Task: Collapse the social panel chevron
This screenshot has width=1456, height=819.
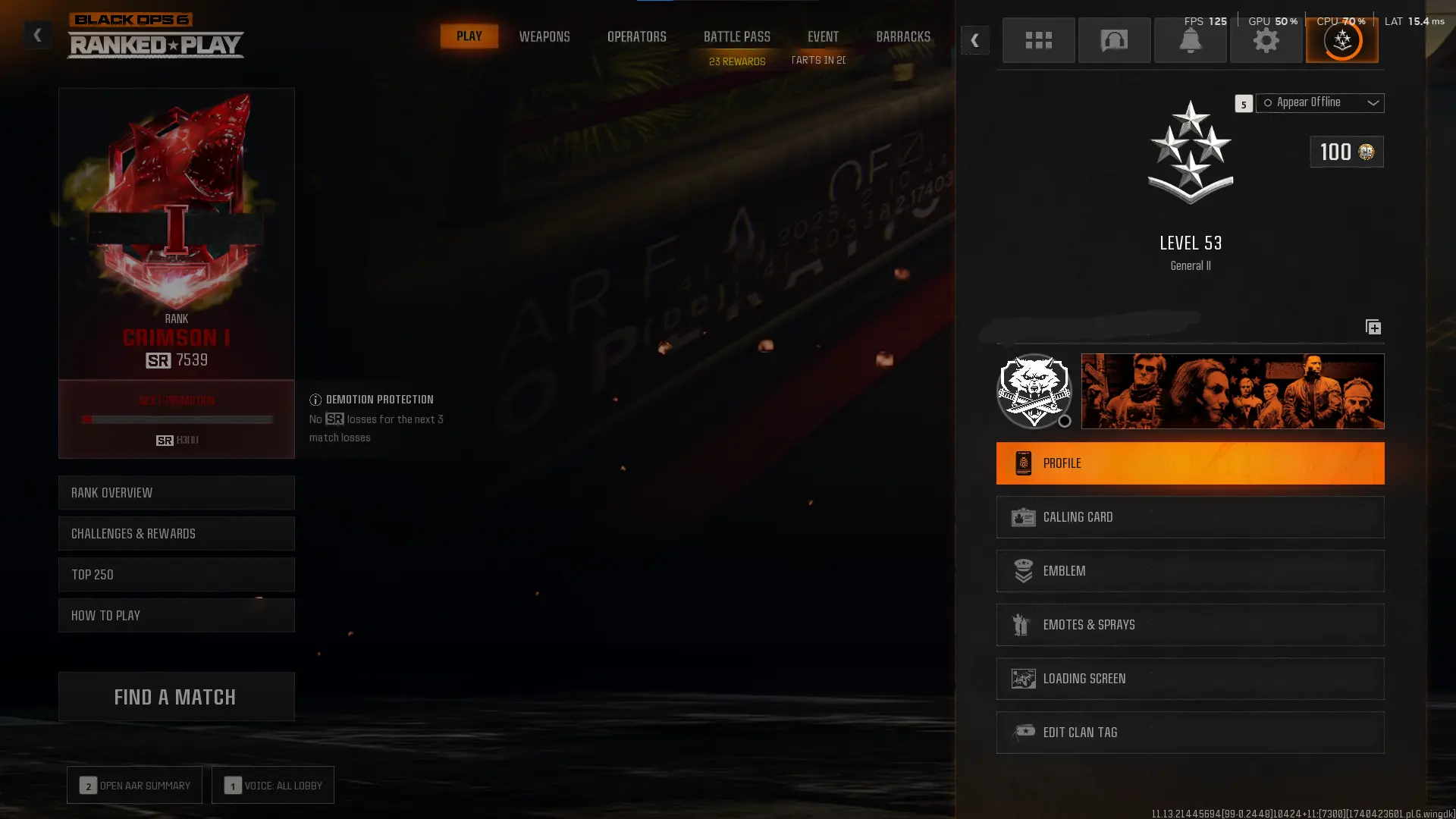Action: [974, 40]
